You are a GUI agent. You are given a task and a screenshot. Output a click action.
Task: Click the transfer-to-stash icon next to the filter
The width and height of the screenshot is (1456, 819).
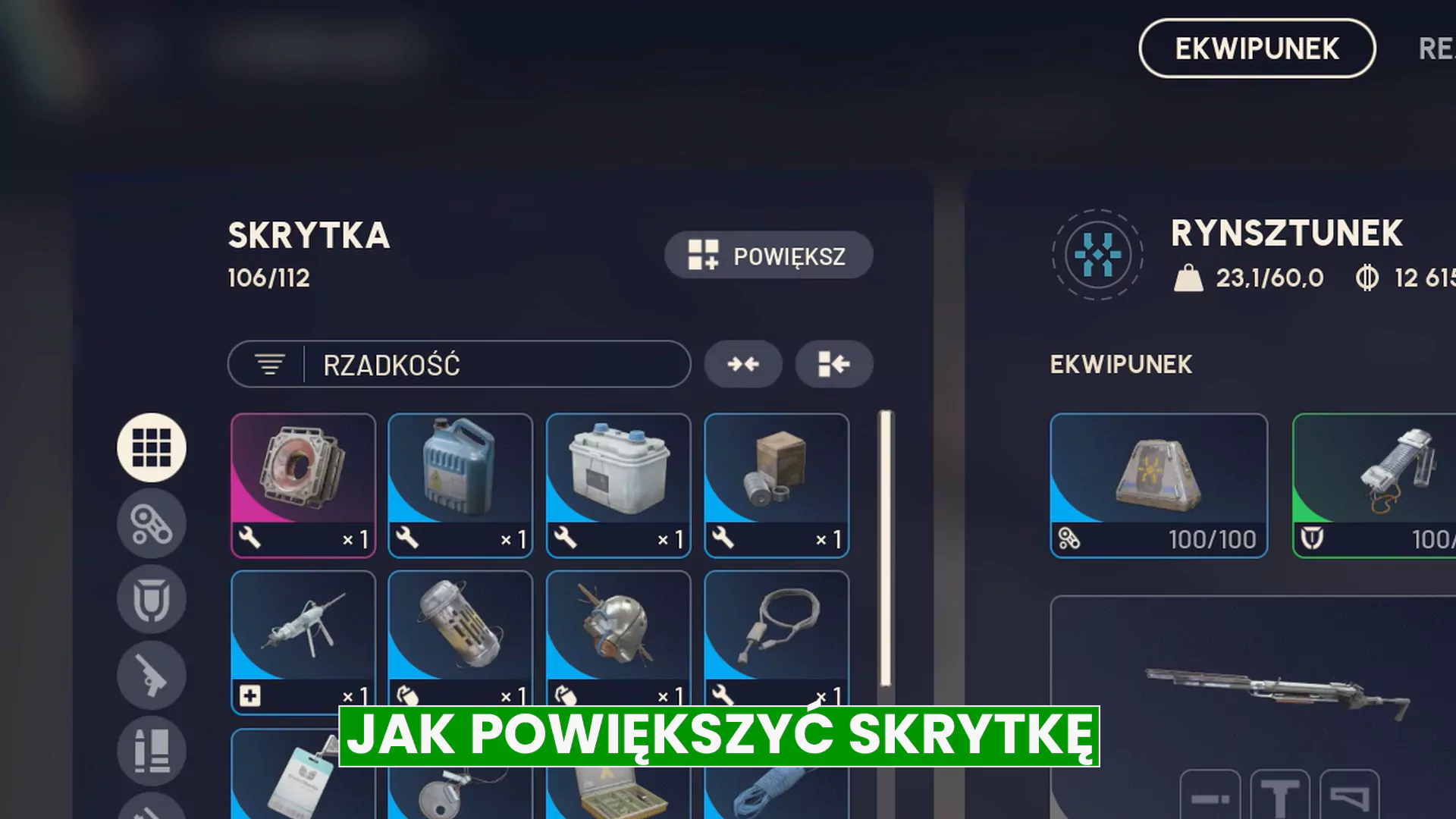[833, 364]
